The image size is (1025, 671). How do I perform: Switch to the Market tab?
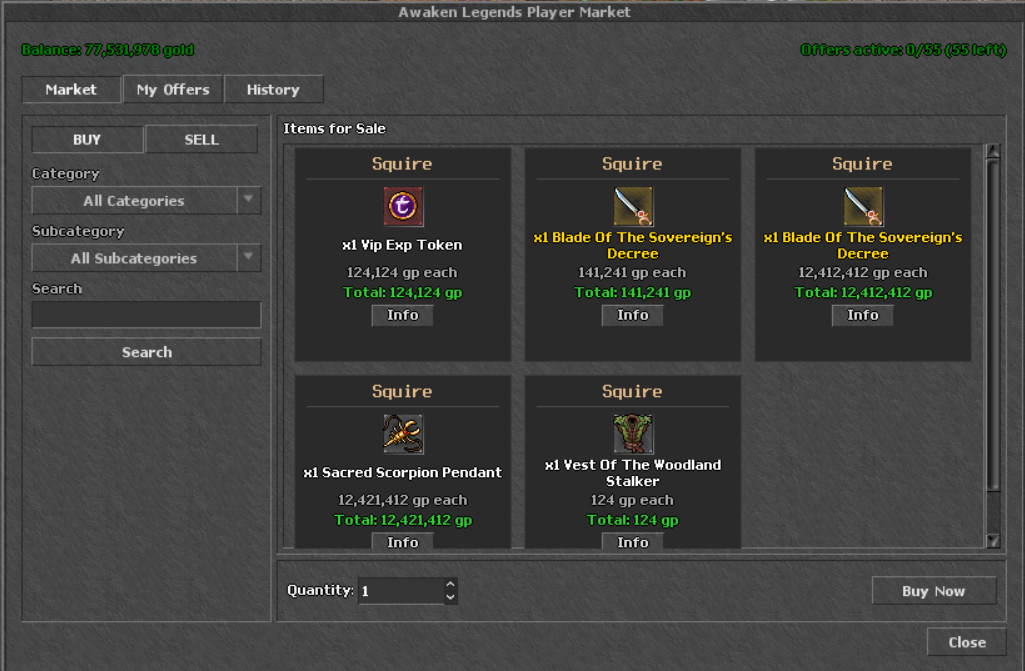[x=71, y=89]
